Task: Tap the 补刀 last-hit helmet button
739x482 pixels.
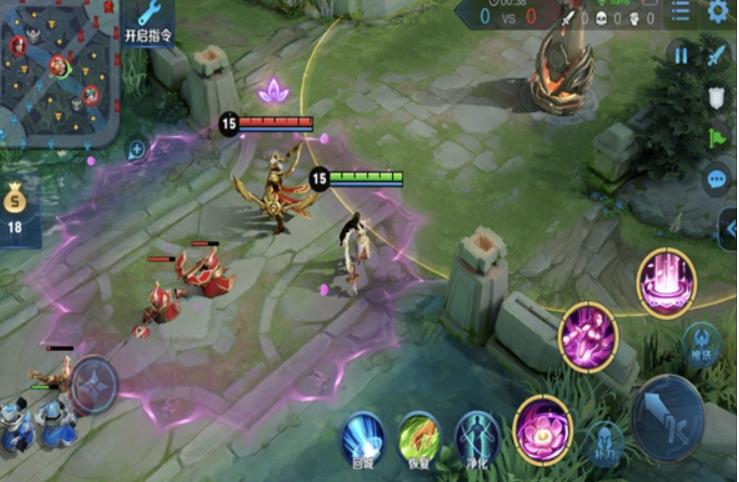Action: click(604, 442)
